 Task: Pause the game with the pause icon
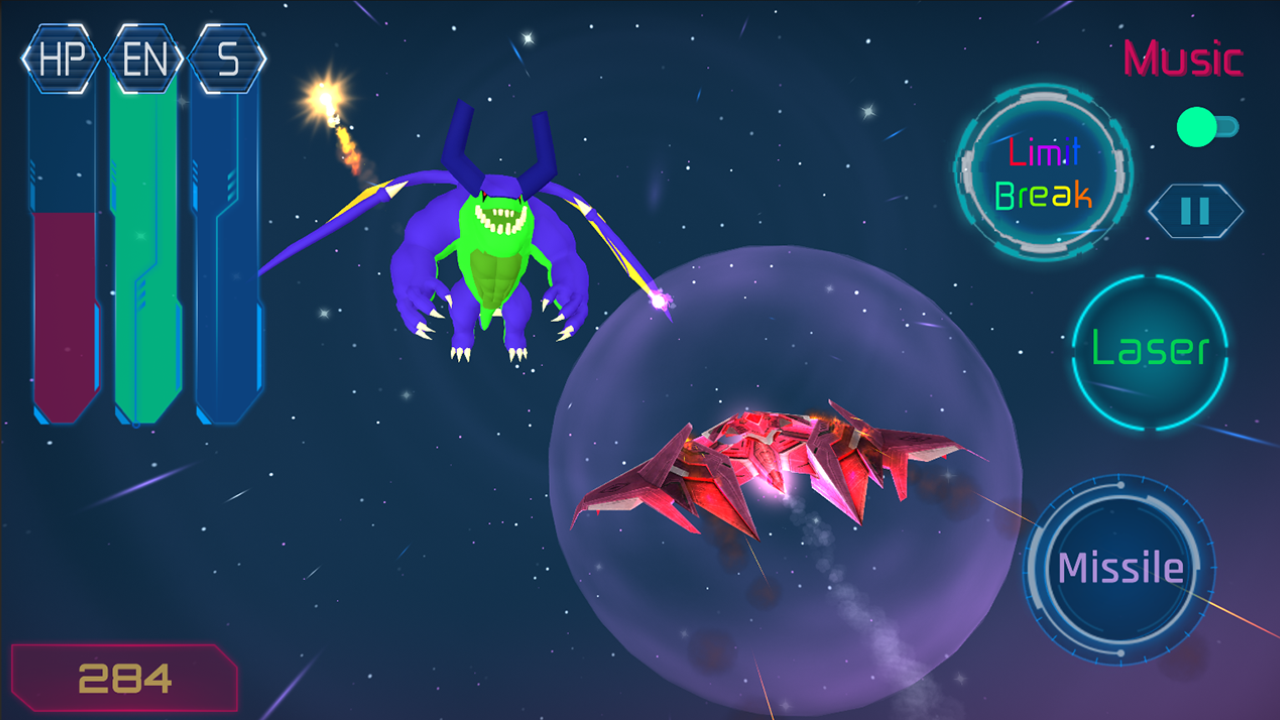[x=1197, y=208]
